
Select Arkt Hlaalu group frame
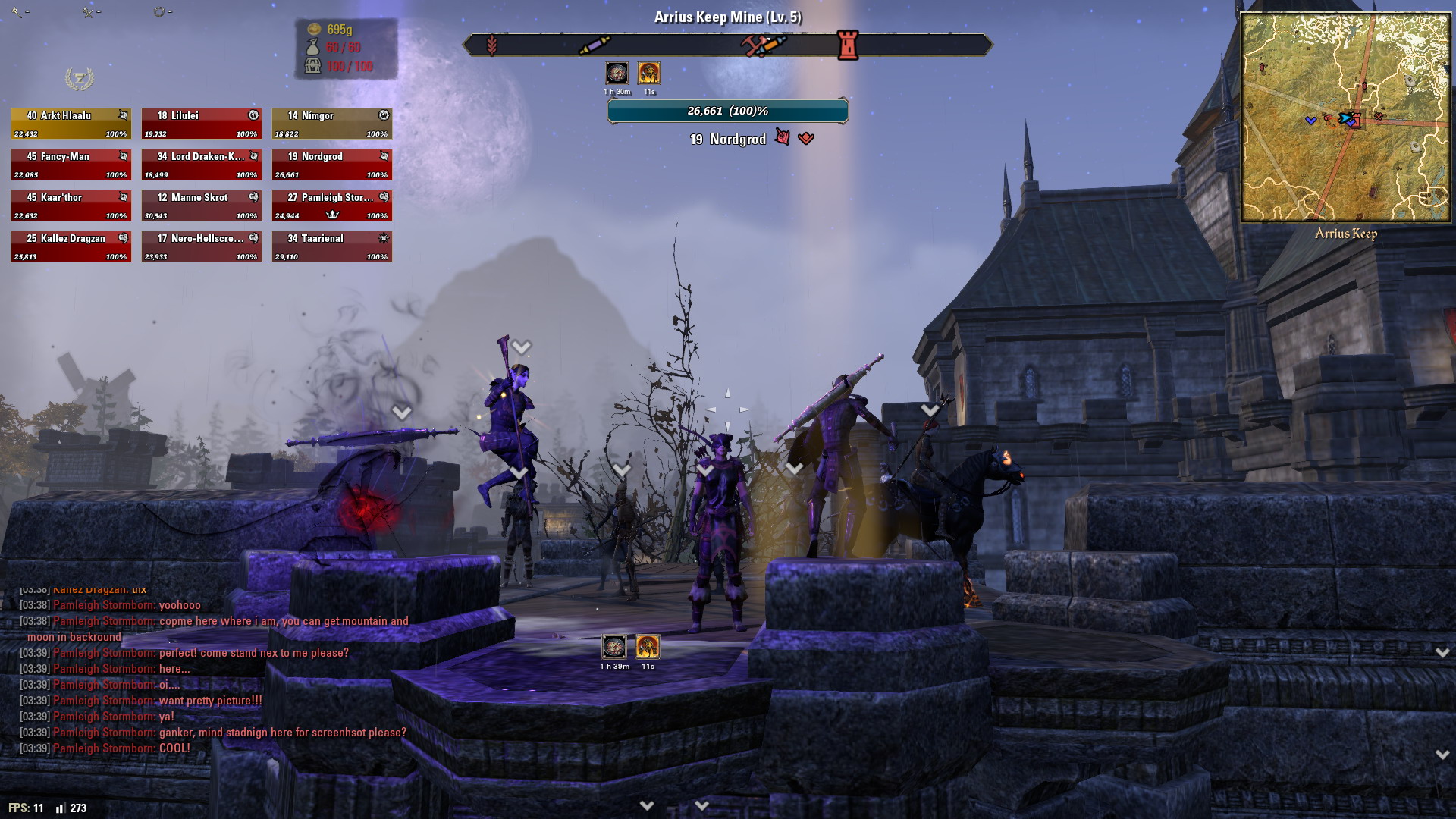(71, 124)
